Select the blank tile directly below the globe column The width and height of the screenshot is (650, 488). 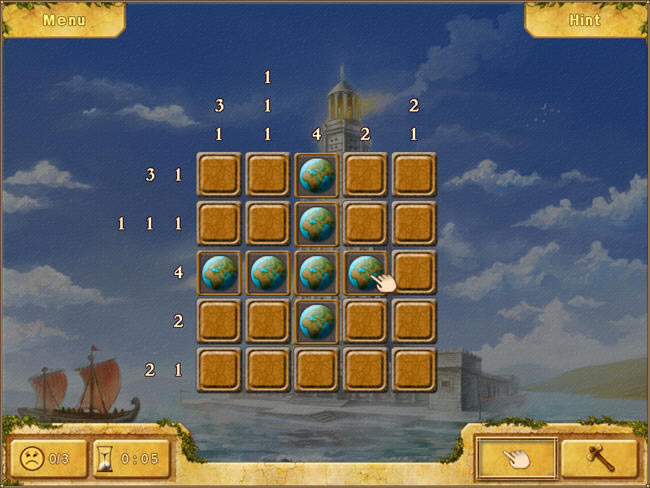tap(317, 369)
